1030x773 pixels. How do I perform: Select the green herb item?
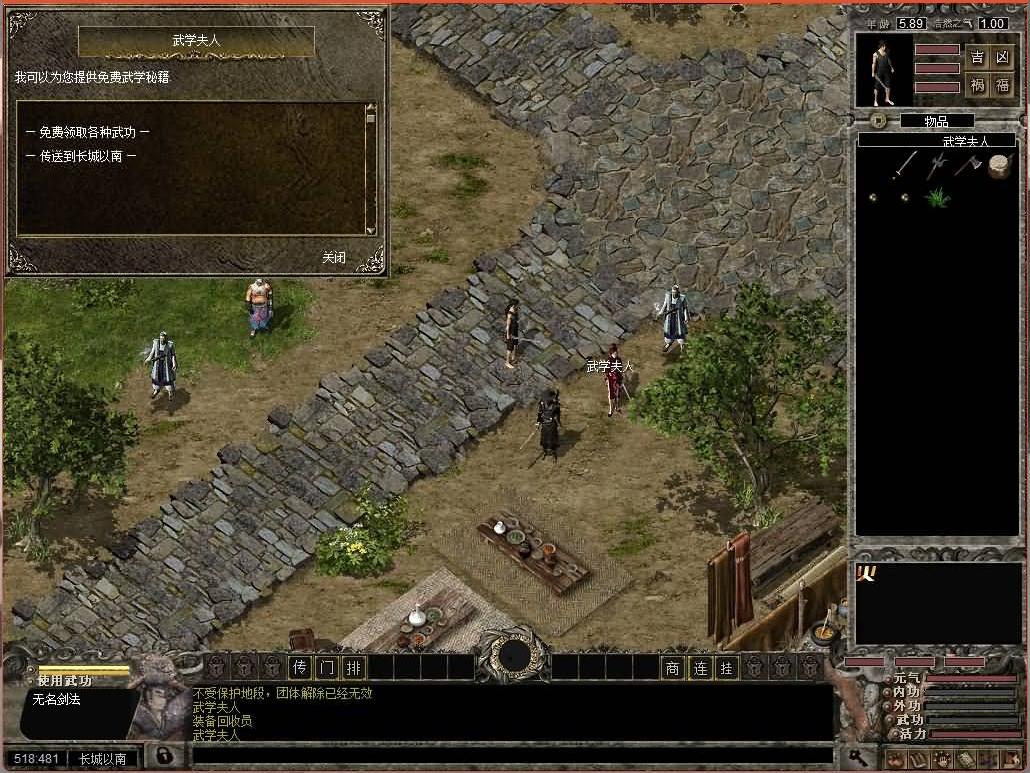click(936, 197)
